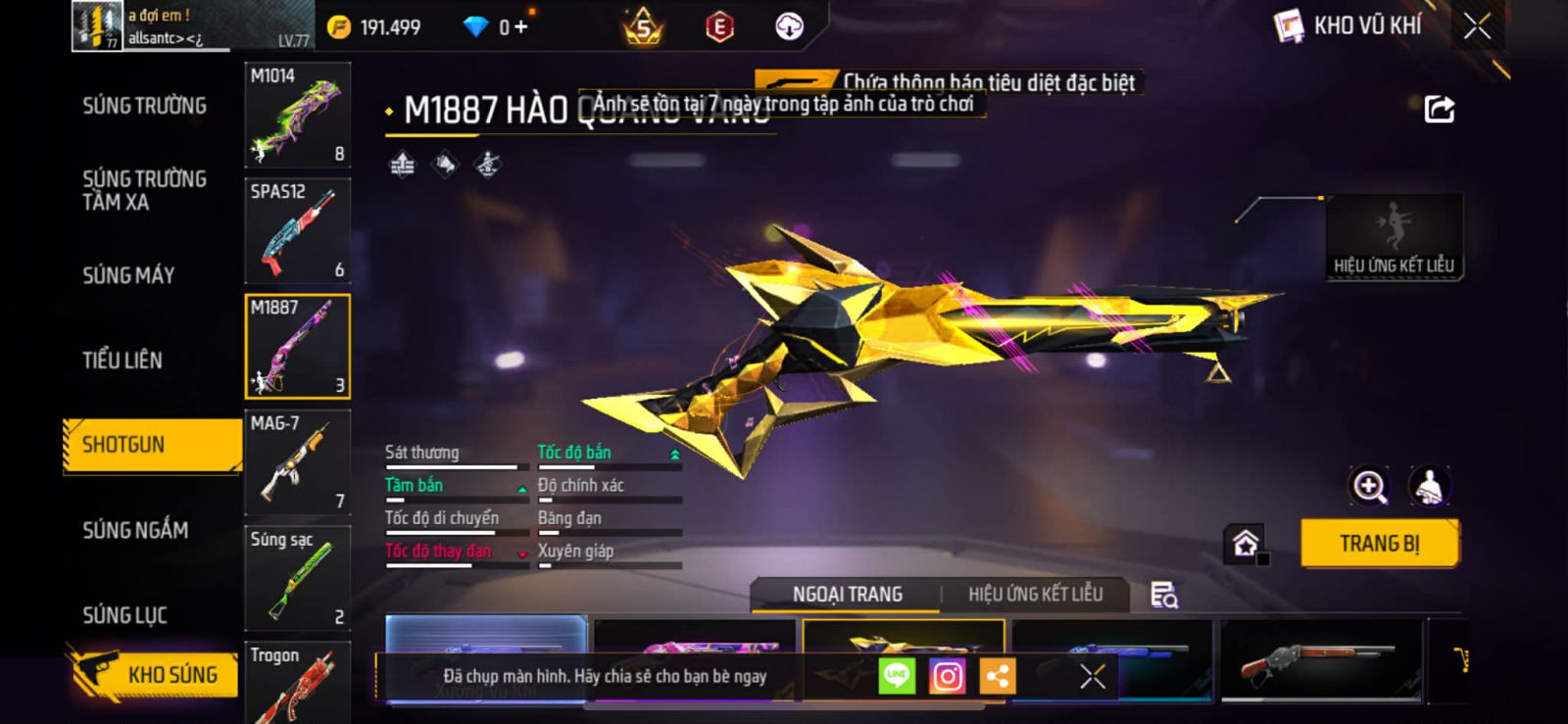Zoom in with the magnifier icon
This screenshot has width=1568, height=724.
(1369, 486)
